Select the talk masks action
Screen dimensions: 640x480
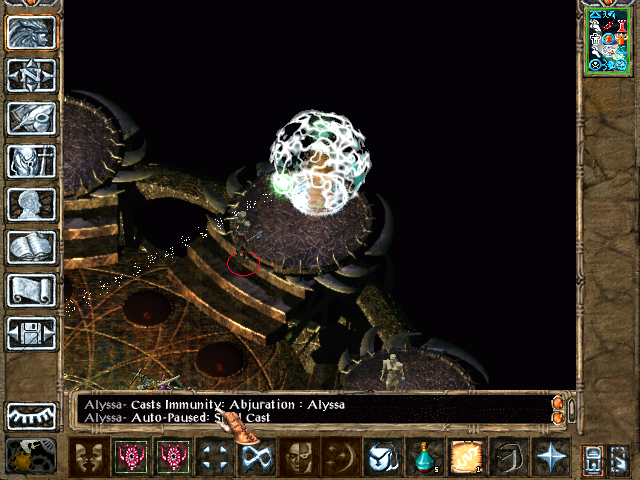point(91,457)
